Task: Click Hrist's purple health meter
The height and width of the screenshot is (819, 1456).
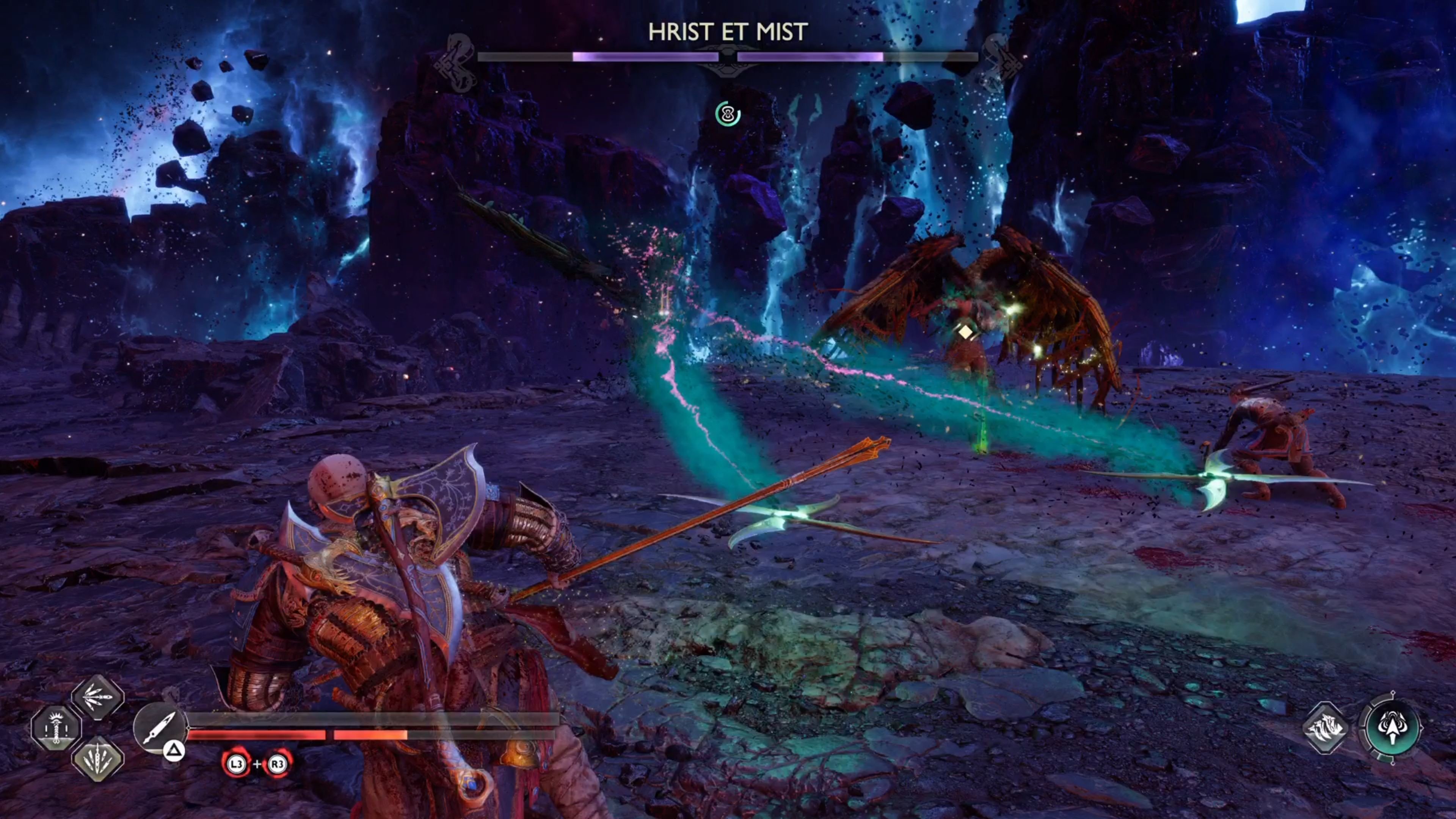Action: point(646,56)
